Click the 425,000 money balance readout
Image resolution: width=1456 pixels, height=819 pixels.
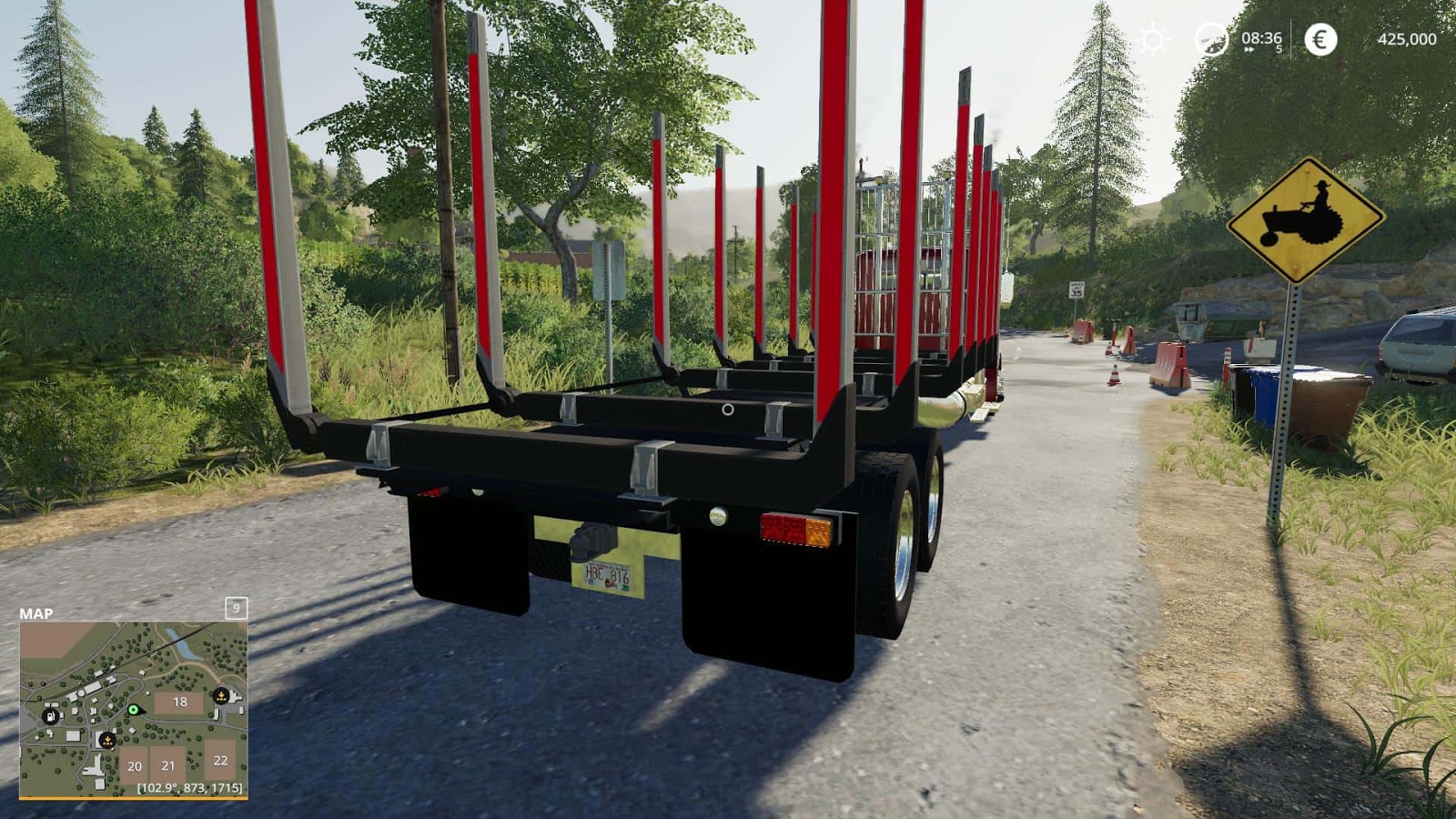(1408, 39)
